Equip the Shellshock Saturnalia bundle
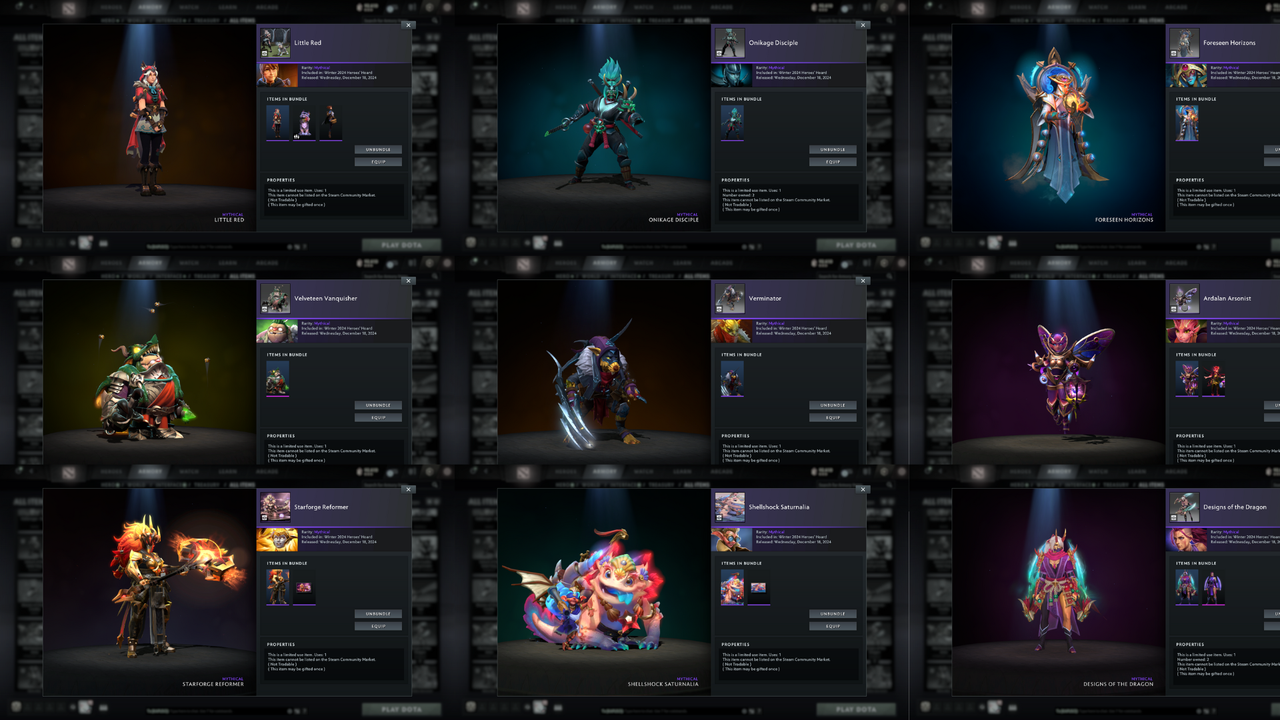Image resolution: width=1280 pixels, height=720 pixels. [832, 625]
